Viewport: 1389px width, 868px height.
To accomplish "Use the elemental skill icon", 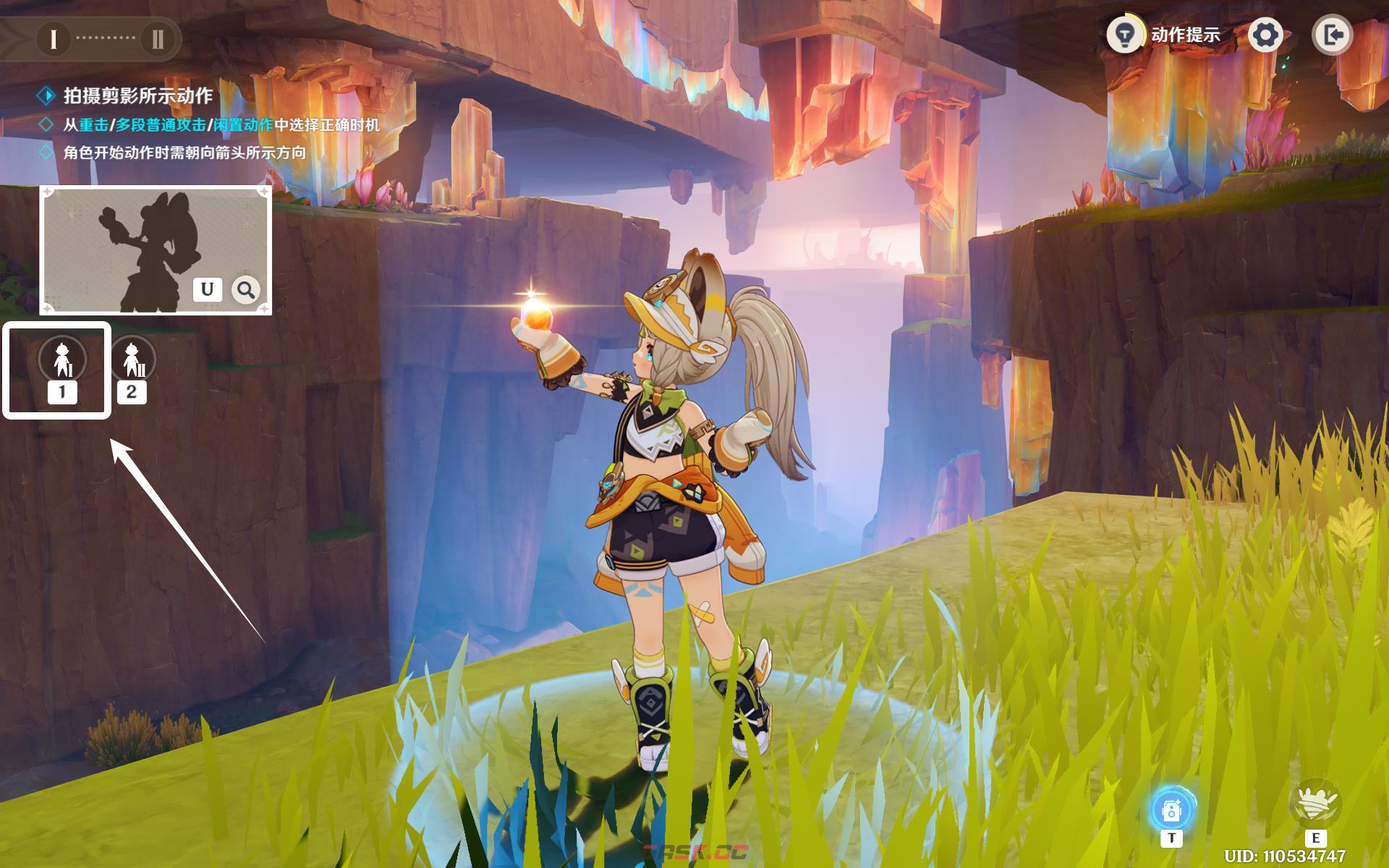I will coord(1314,805).
